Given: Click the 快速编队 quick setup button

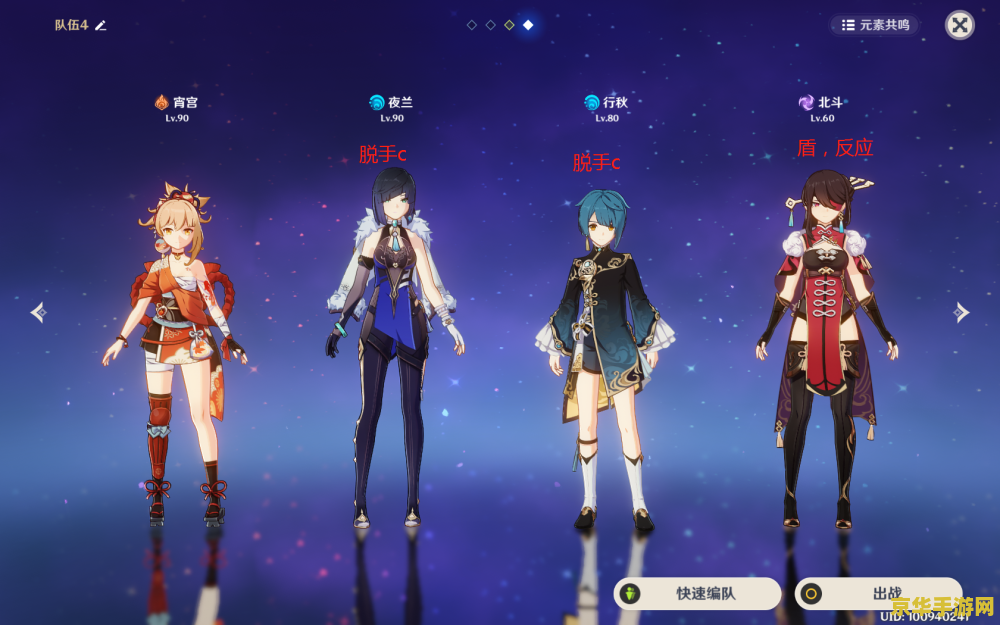Looking at the screenshot, I should point(697,593).
